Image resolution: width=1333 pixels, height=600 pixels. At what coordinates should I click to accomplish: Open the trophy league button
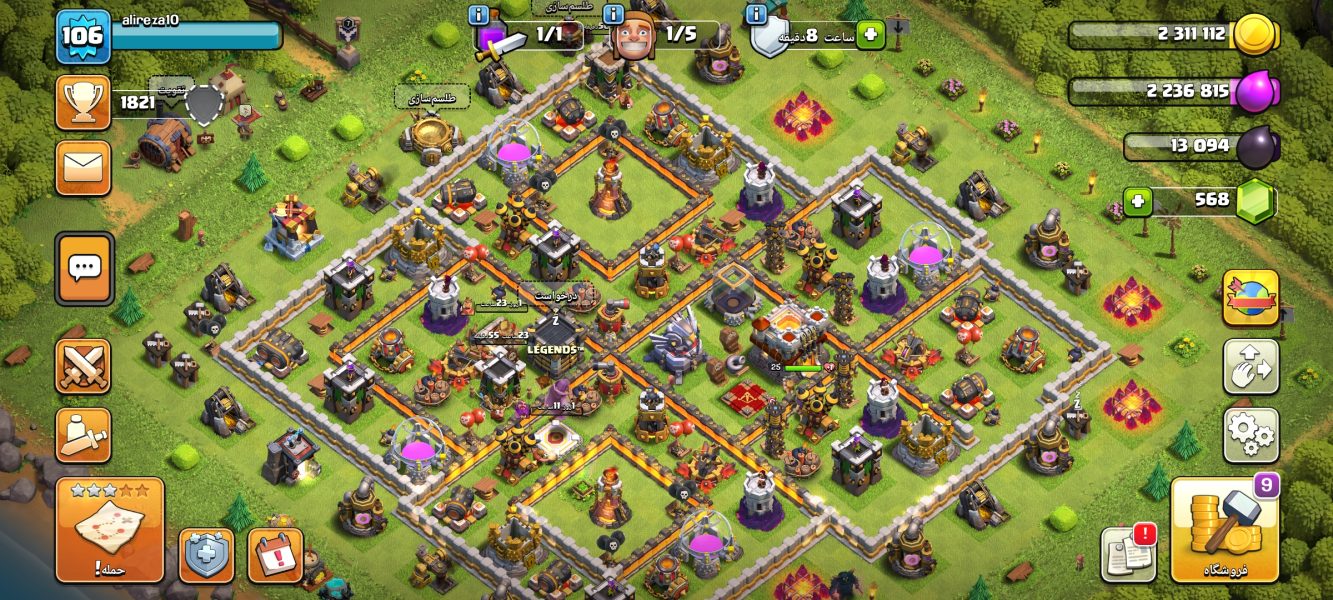click(83, 102)
